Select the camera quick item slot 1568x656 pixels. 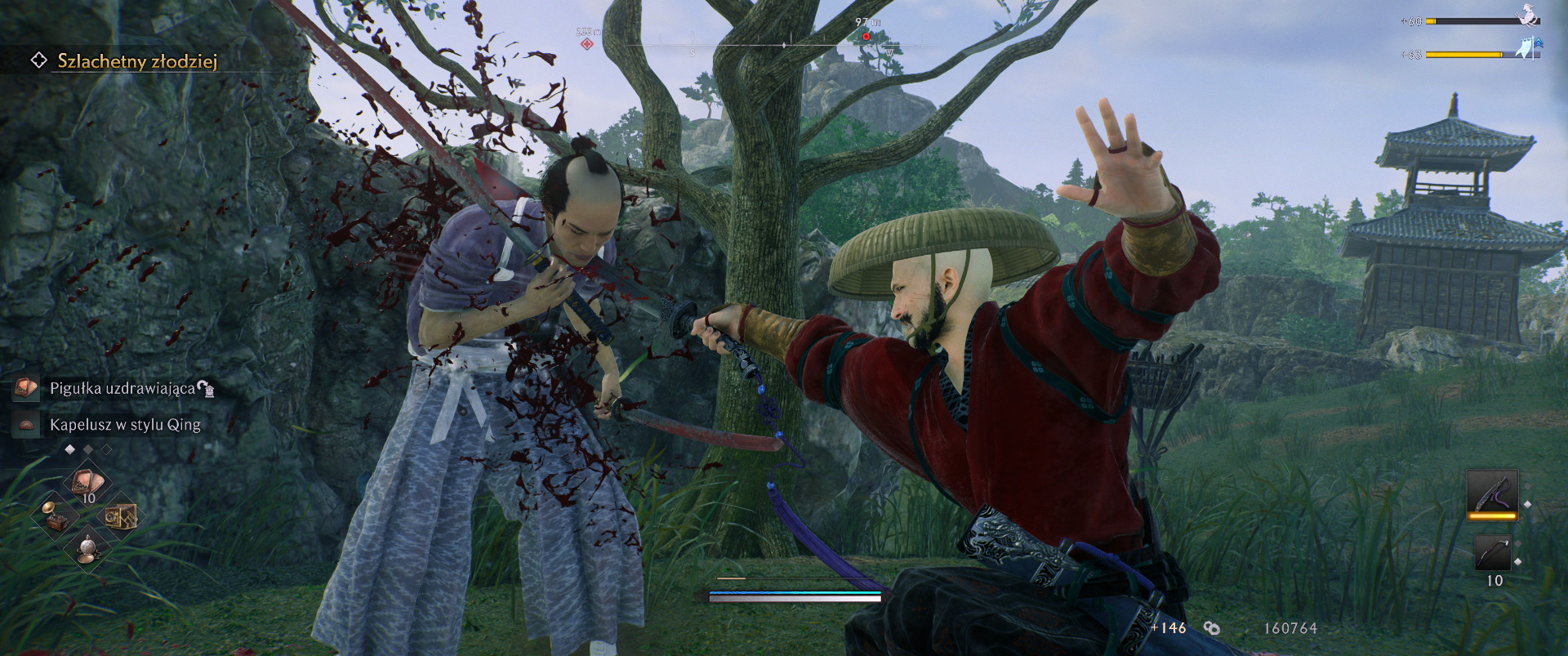[119, 516]
